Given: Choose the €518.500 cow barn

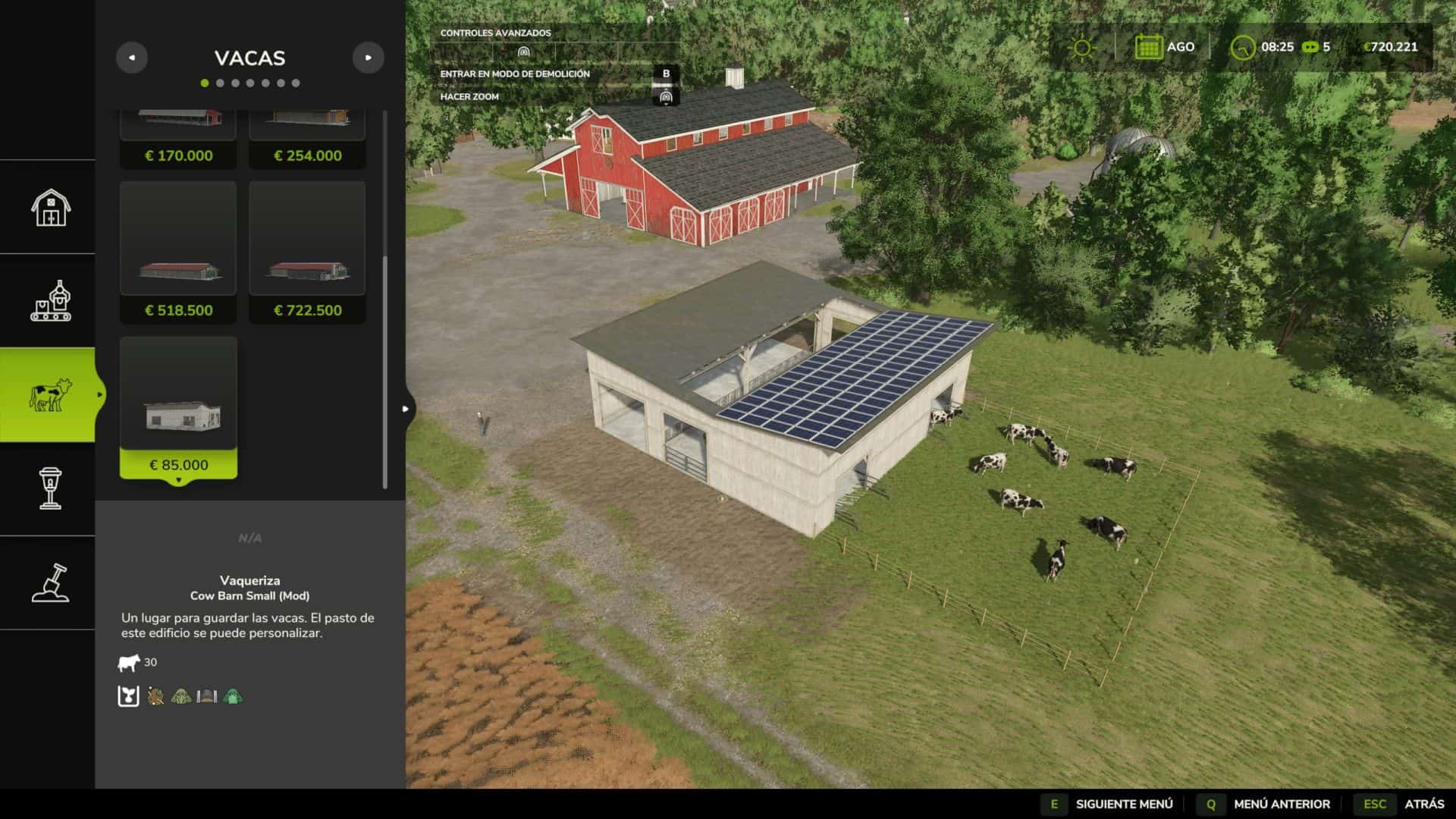Looking at the screenshot, I should (178, 252).
